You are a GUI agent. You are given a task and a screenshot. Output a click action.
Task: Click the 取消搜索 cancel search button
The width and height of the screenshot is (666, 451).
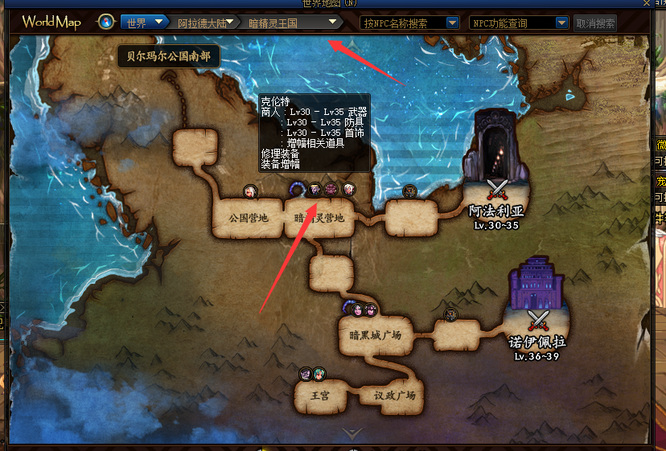pyautogui.click(x=595, y=21)
